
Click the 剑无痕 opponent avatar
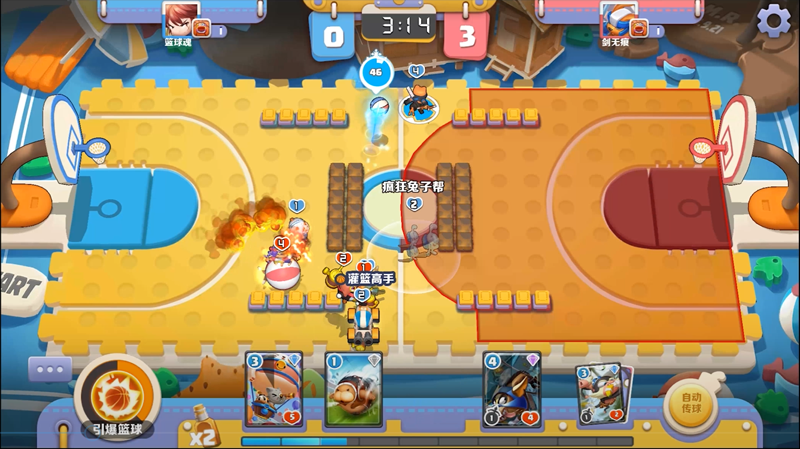(x=616, y=19)
